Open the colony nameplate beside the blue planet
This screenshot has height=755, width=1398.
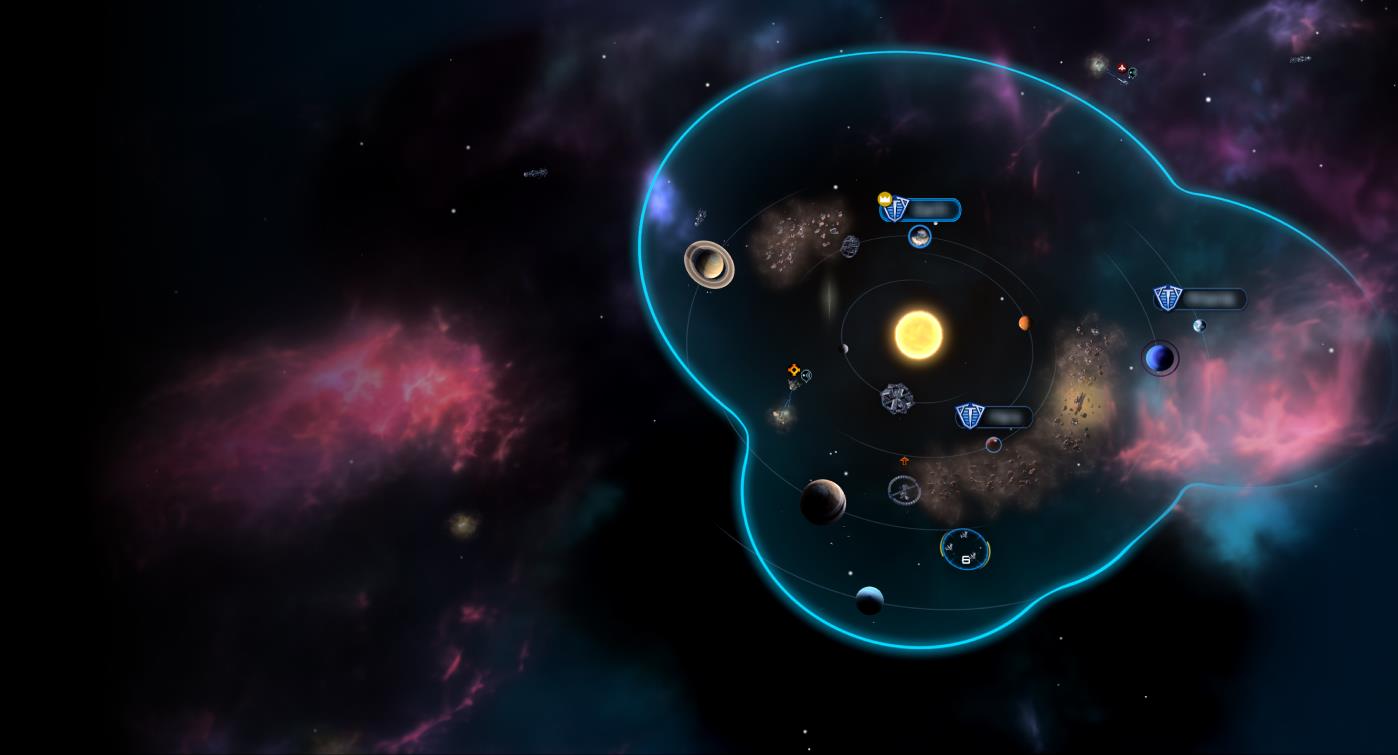(1200, 298)
